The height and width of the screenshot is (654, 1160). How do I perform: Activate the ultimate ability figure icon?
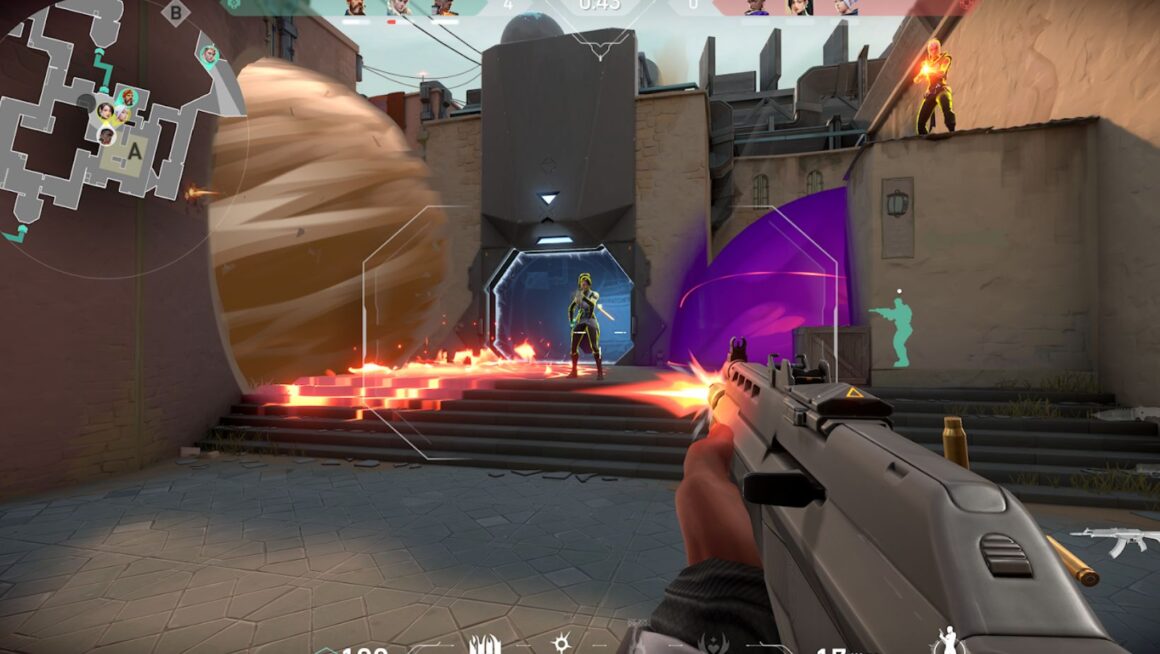(946, 640)
